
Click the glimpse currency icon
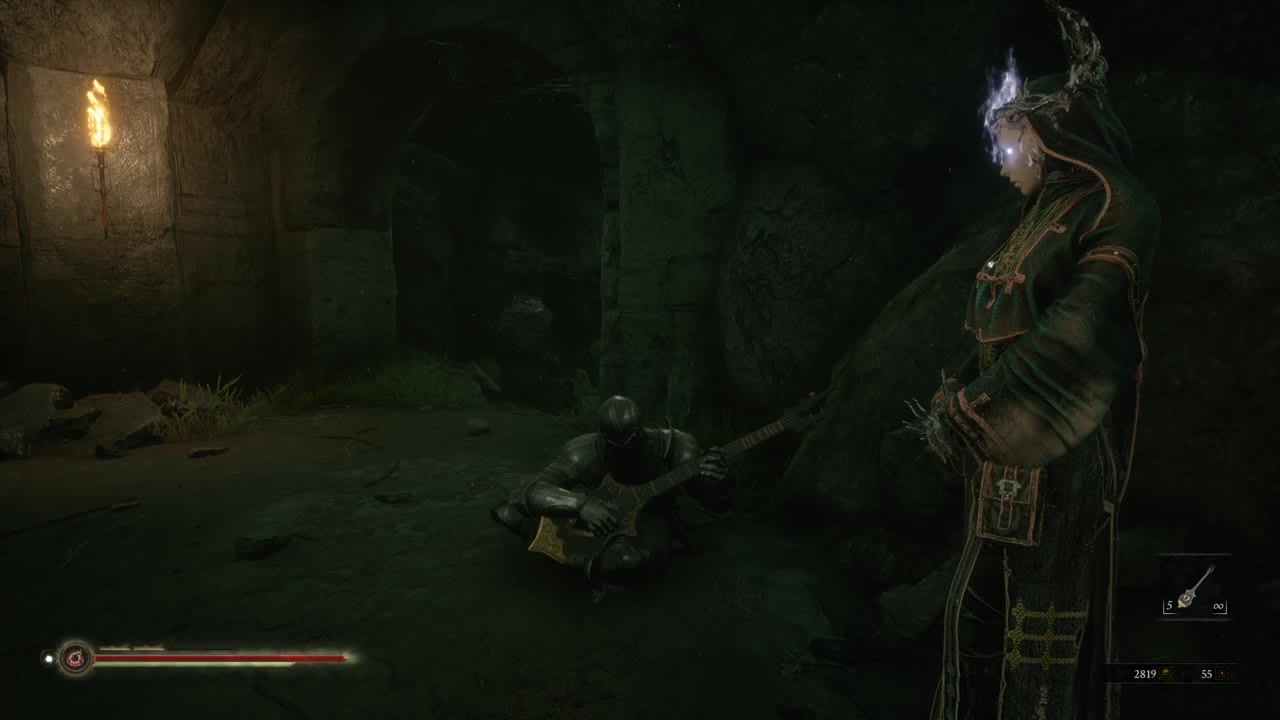[x=1223, y=674]
